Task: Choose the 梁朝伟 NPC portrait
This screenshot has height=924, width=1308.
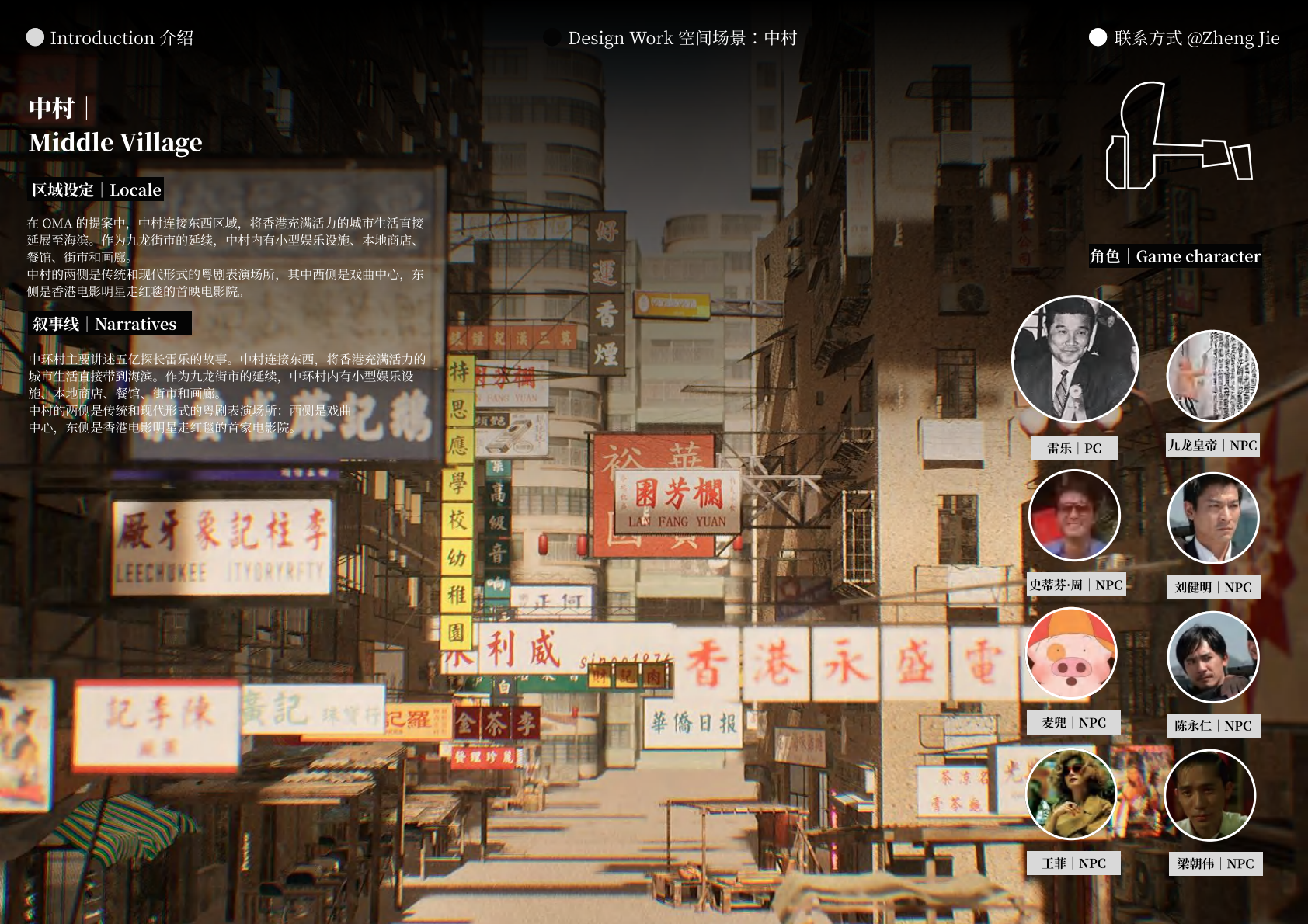Action: [1210, 795]
